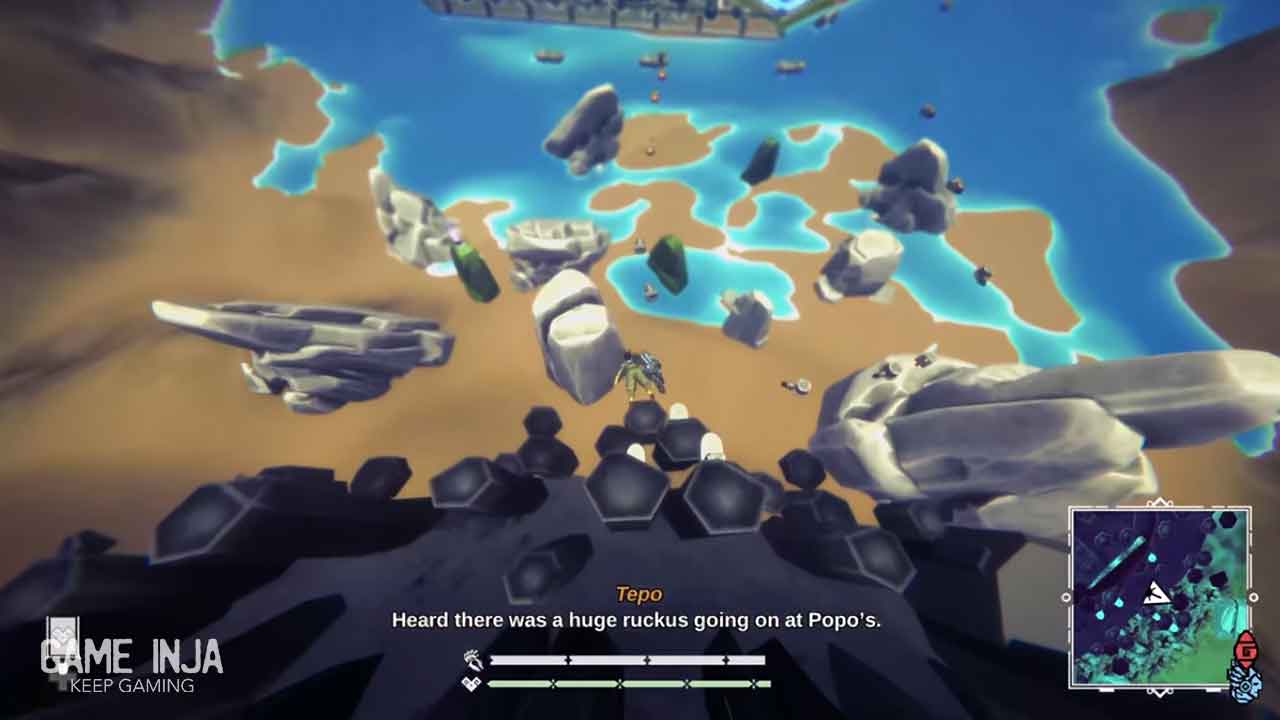
Task: Click the Game Inja watermark logo
Action: pyautogui.click(x=130, y=662)
